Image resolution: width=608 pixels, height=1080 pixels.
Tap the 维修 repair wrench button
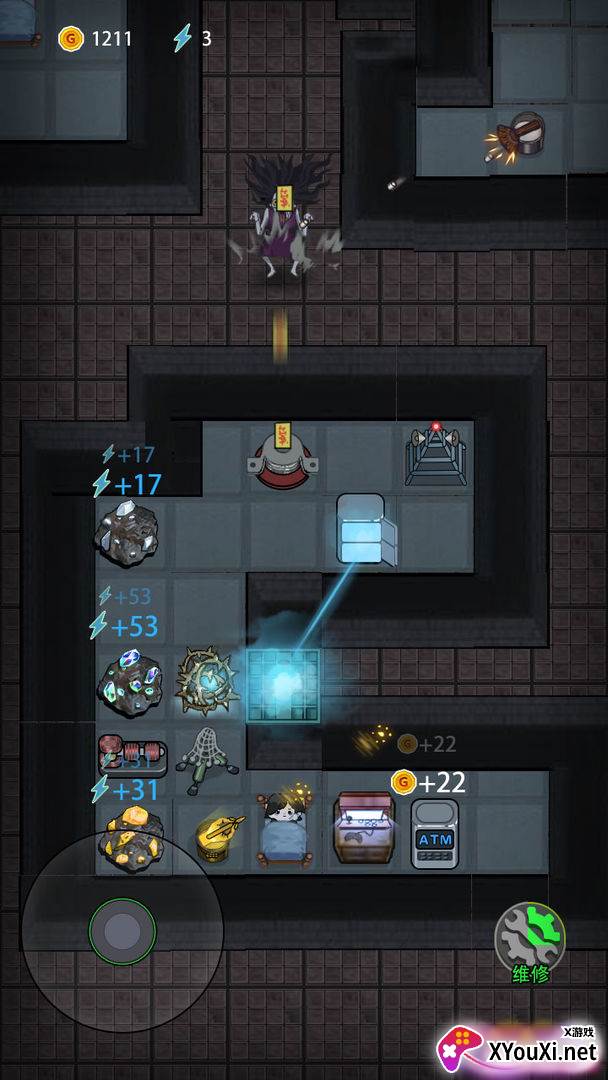(530, 938)
